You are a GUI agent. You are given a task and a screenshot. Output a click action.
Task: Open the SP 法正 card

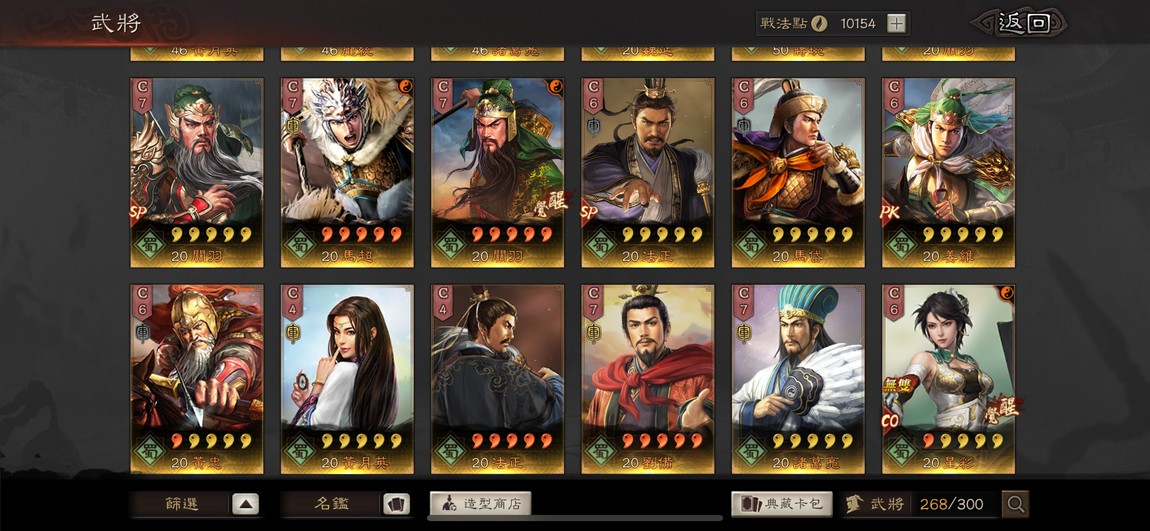click(648, 172)
